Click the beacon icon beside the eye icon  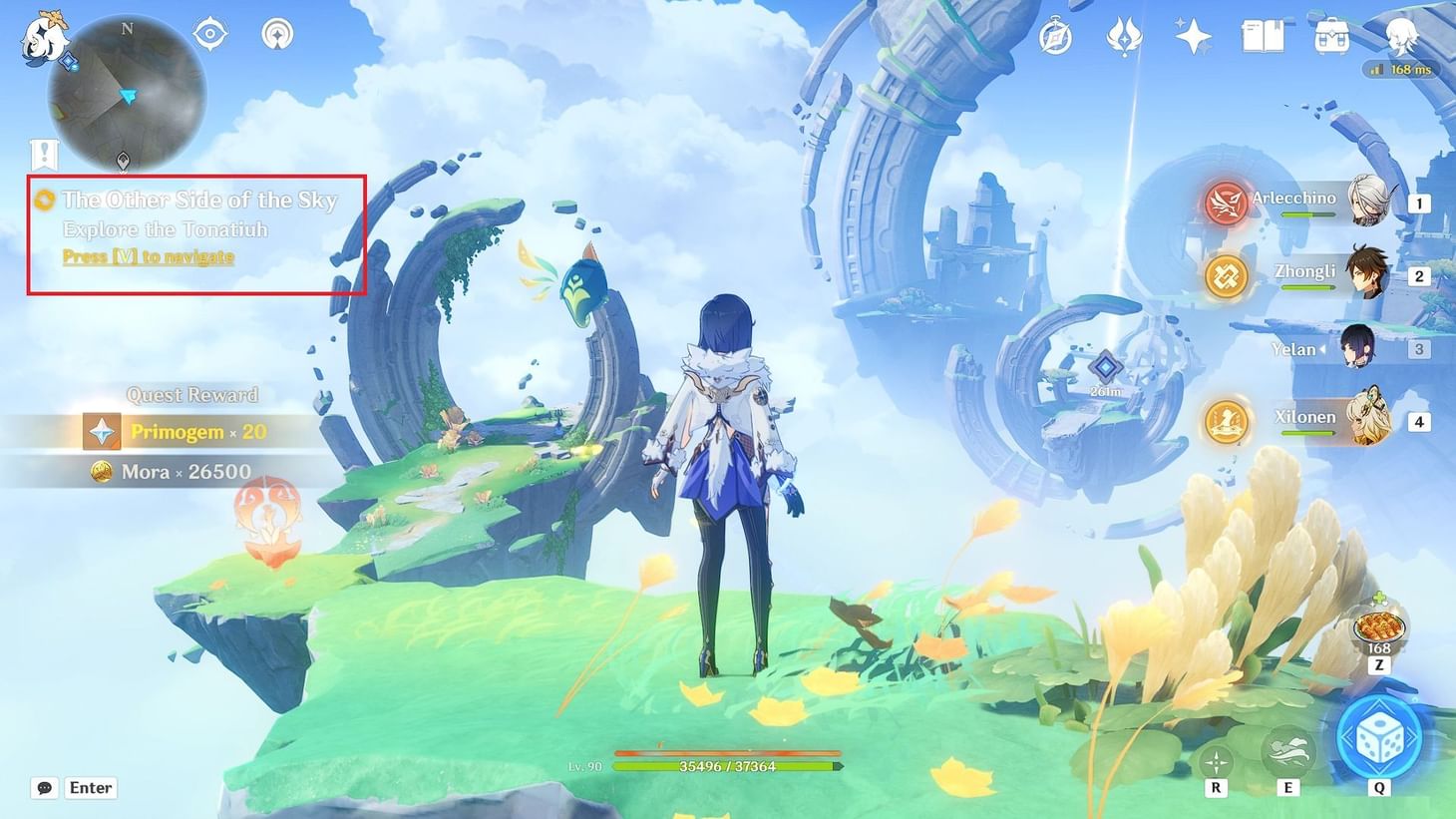(275, 33)
